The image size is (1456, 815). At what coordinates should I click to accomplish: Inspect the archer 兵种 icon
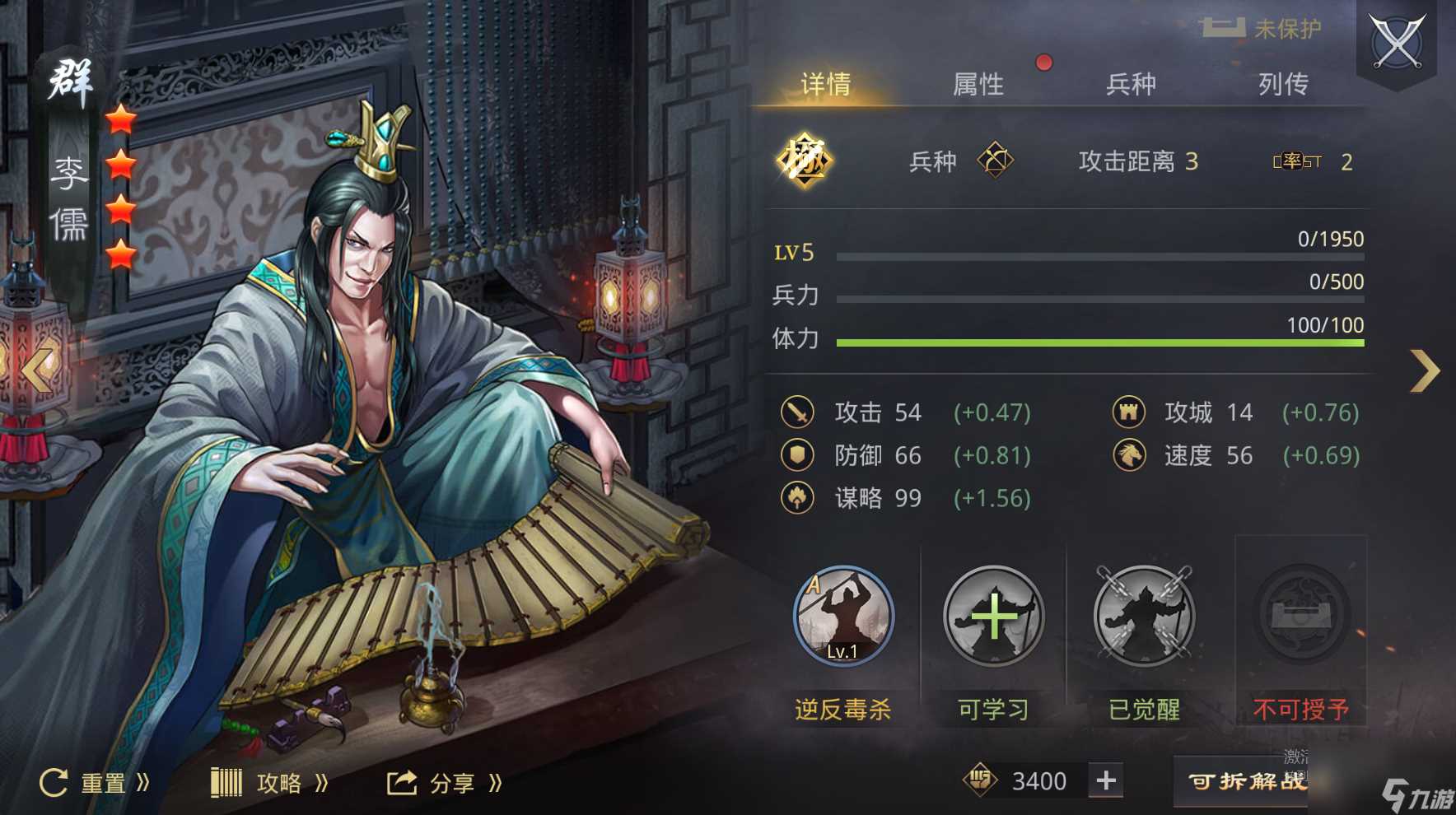pos(995,161)
